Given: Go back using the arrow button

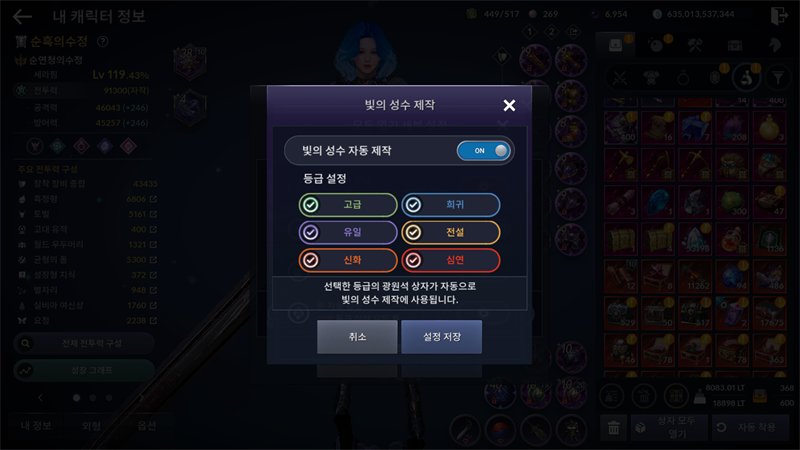Looking at the screenshot, I should 22,16.
